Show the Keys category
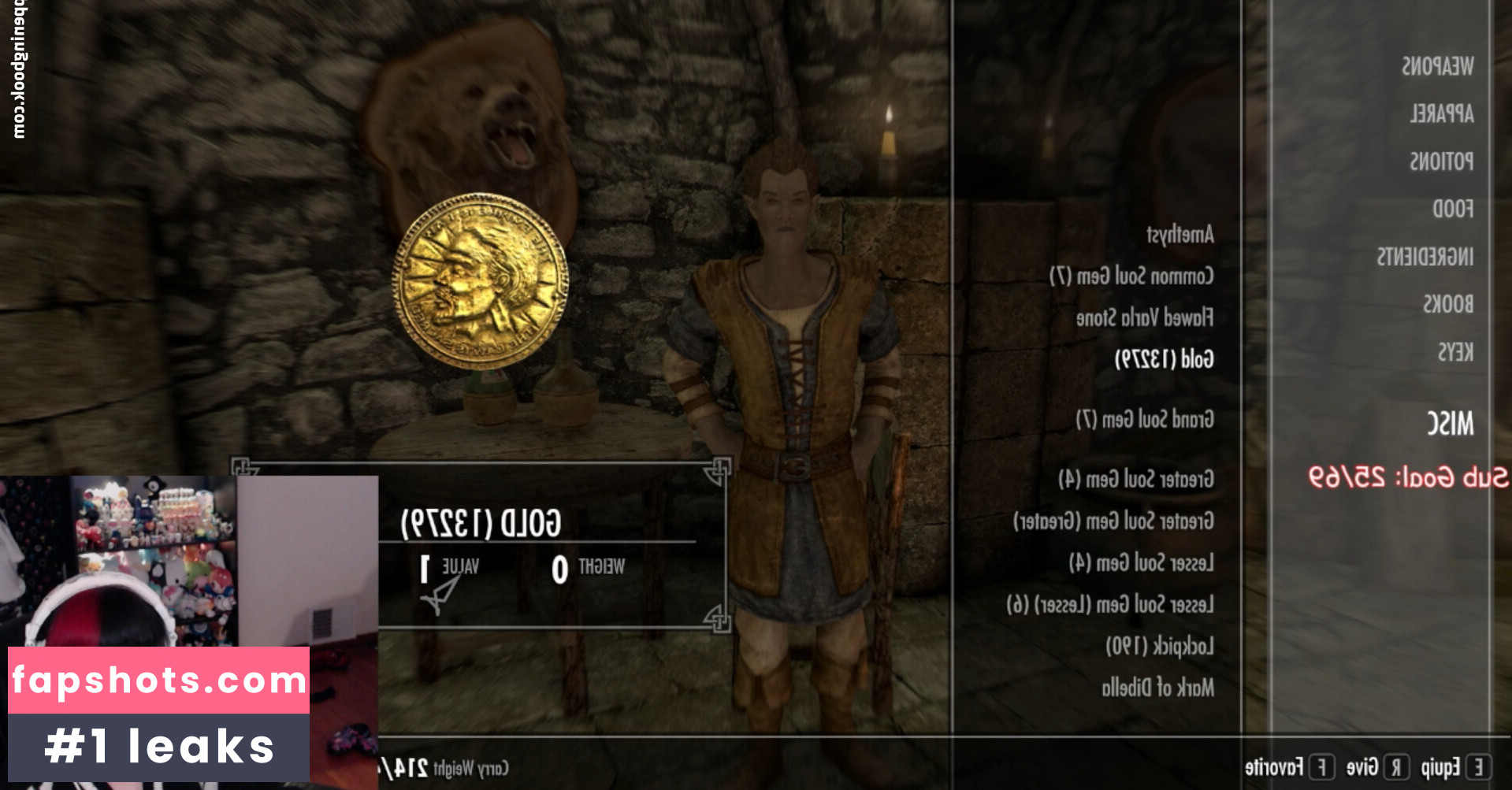 (x=1454, y=352)
